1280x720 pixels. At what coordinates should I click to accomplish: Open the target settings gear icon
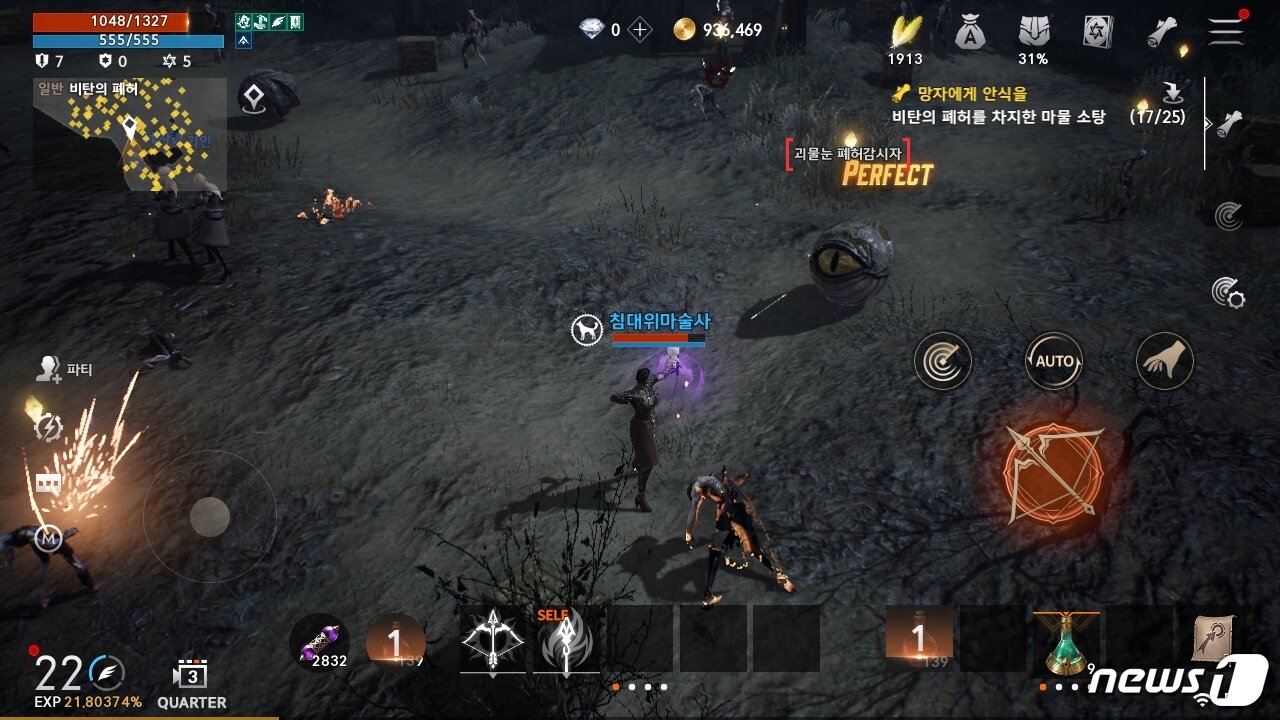(x=1227, y=291)
